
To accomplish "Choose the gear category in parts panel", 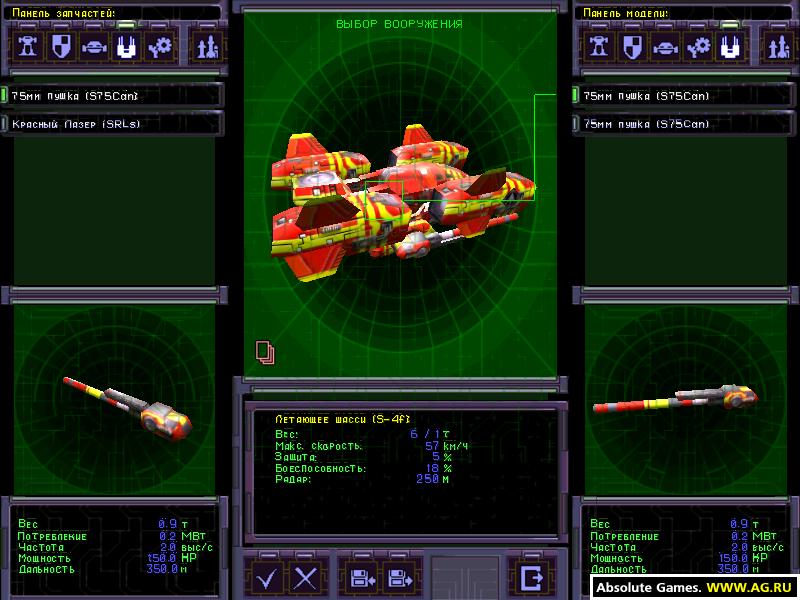I will [158, 46].
